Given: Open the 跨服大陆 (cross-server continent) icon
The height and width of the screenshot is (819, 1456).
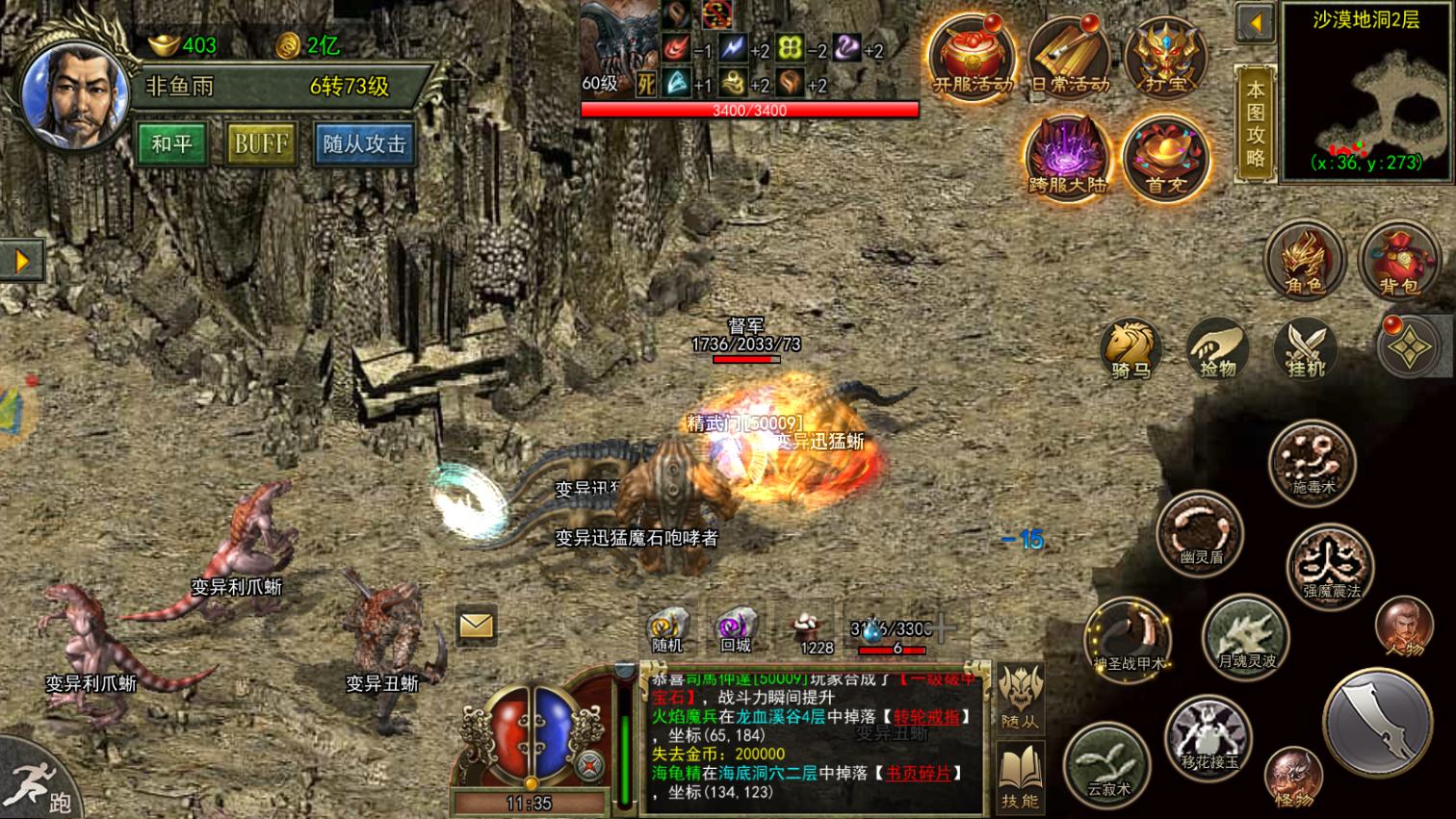Looking at the screenshot, I should pos(1067,154).
